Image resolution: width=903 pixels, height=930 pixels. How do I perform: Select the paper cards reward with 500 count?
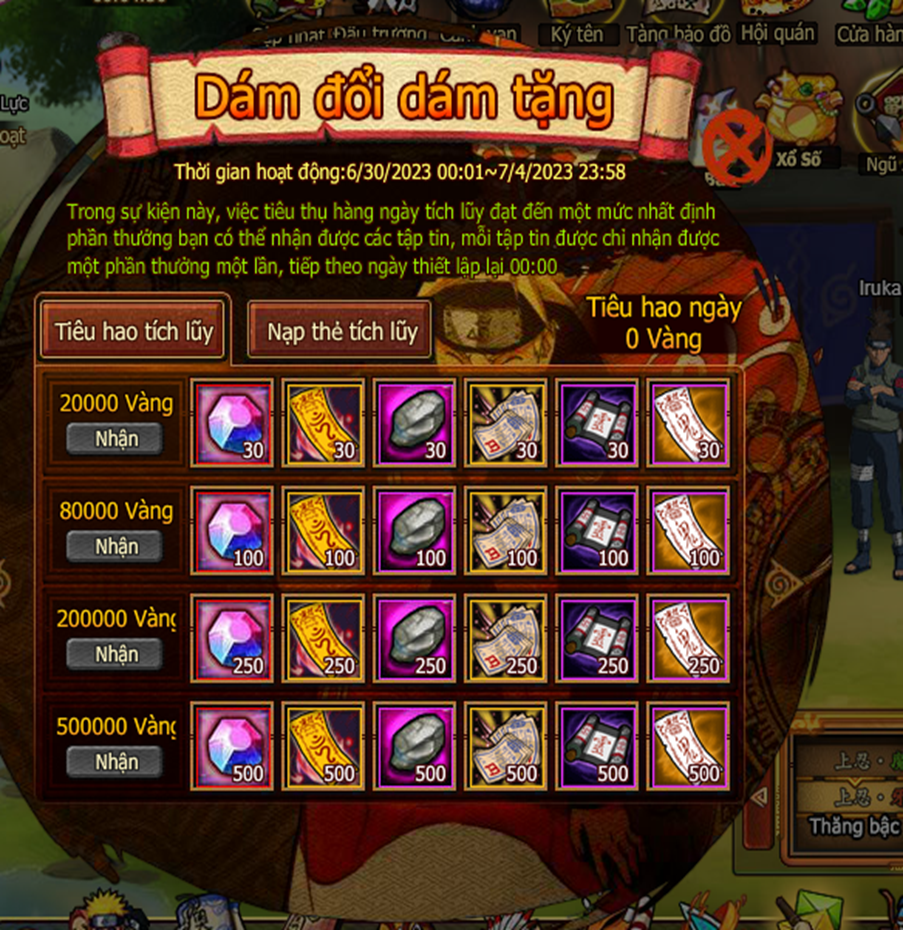(506, 746)
